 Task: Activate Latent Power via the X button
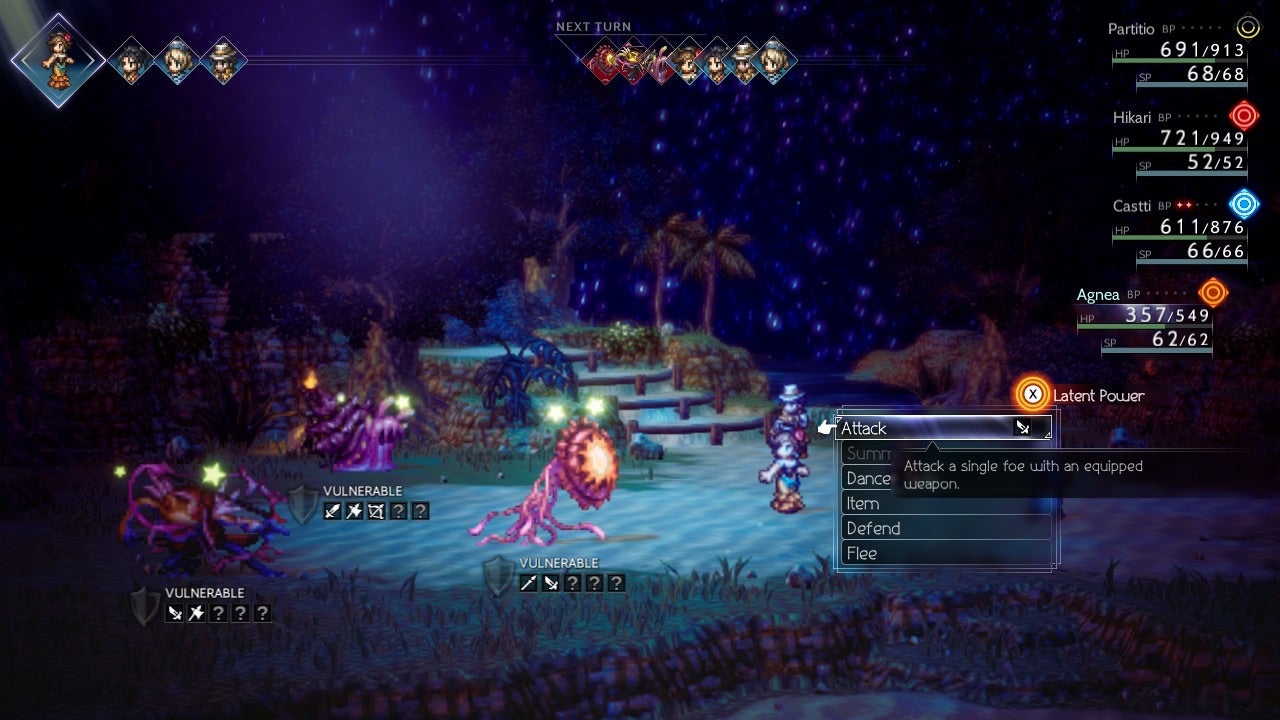tap(1032, 394)
